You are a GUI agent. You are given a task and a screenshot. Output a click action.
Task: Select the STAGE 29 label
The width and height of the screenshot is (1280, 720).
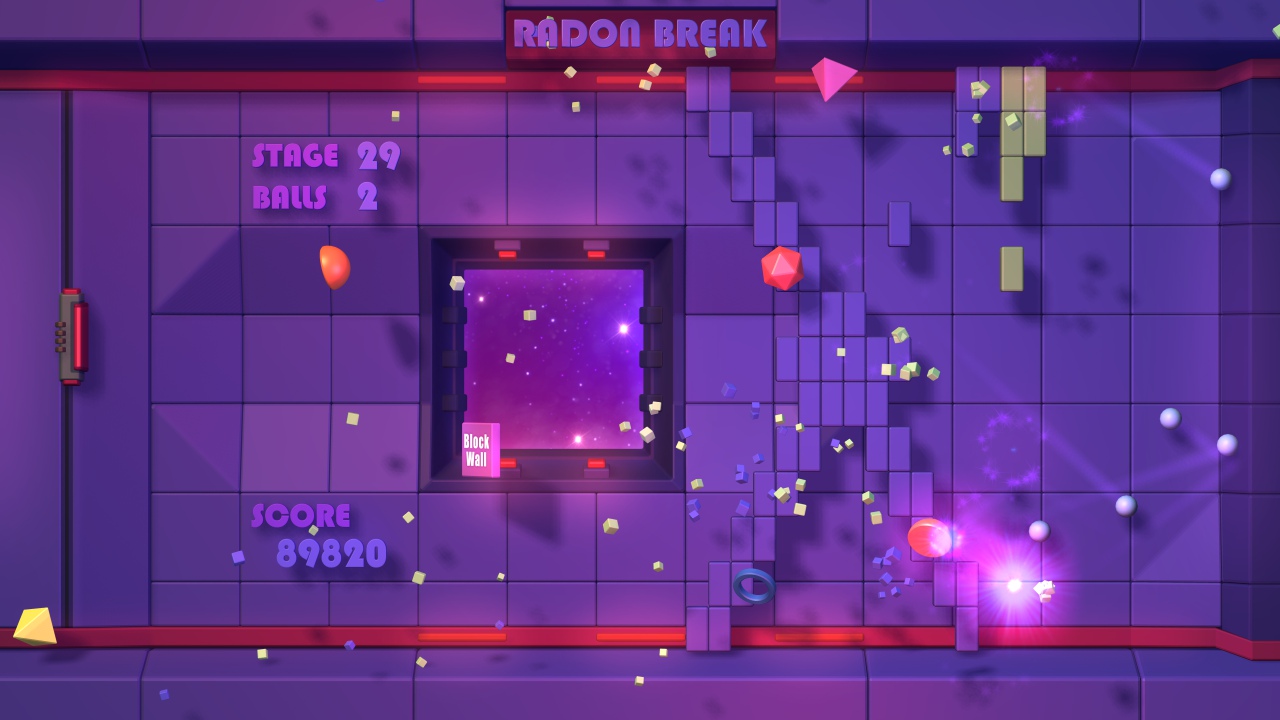pyautogui.click(x=322, y=156)
